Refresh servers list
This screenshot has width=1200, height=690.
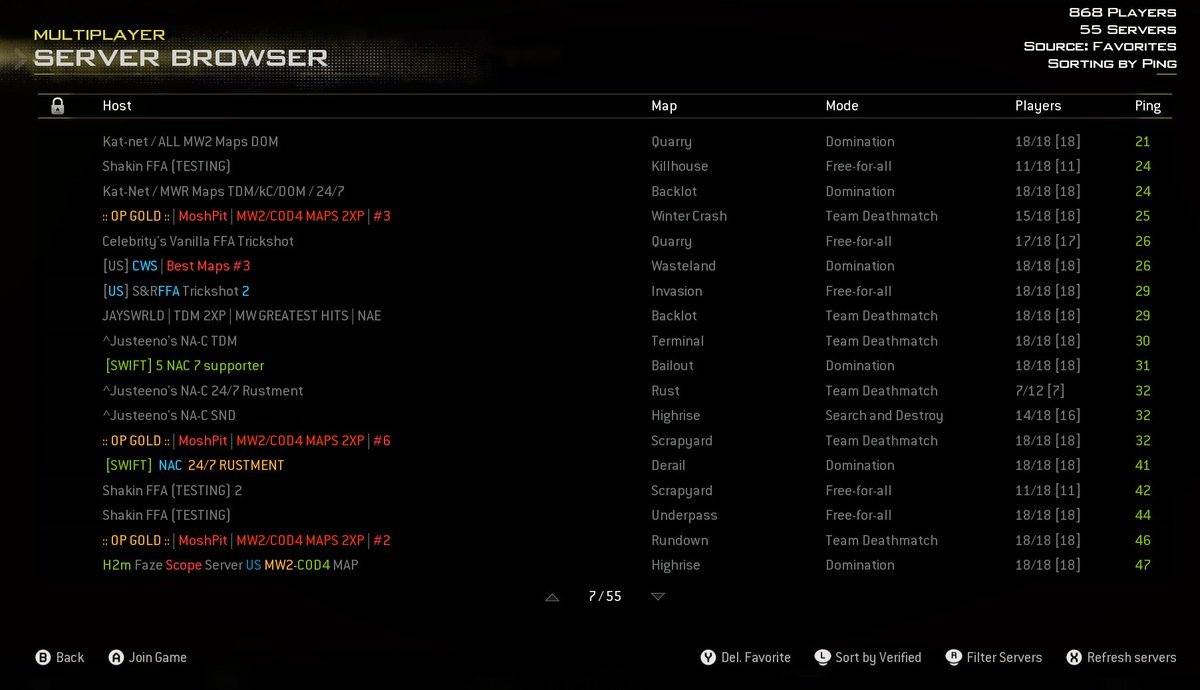[x=1120, y=657]
